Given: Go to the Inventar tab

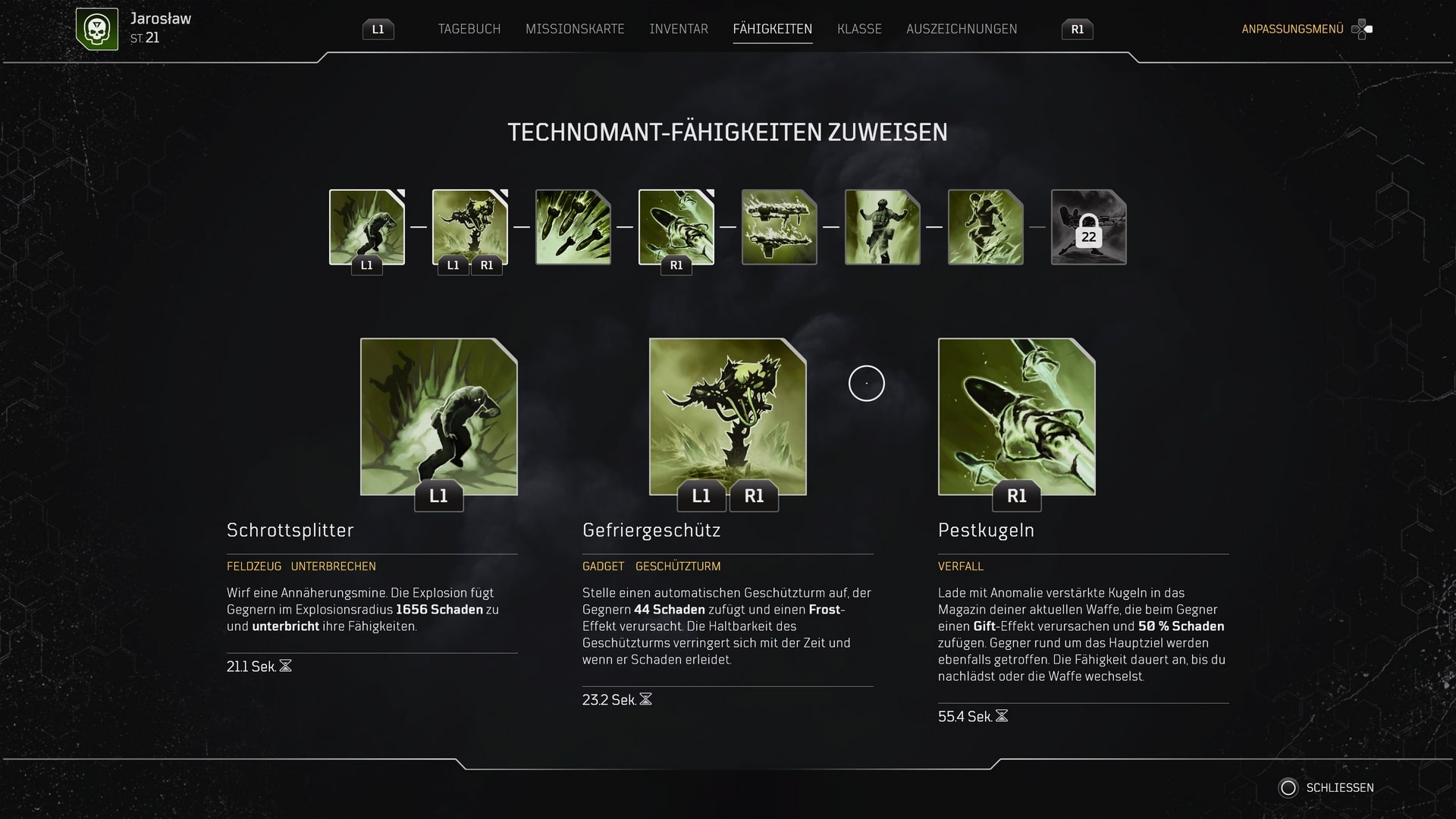Looking at the screenshot, I should coord(679,29).
